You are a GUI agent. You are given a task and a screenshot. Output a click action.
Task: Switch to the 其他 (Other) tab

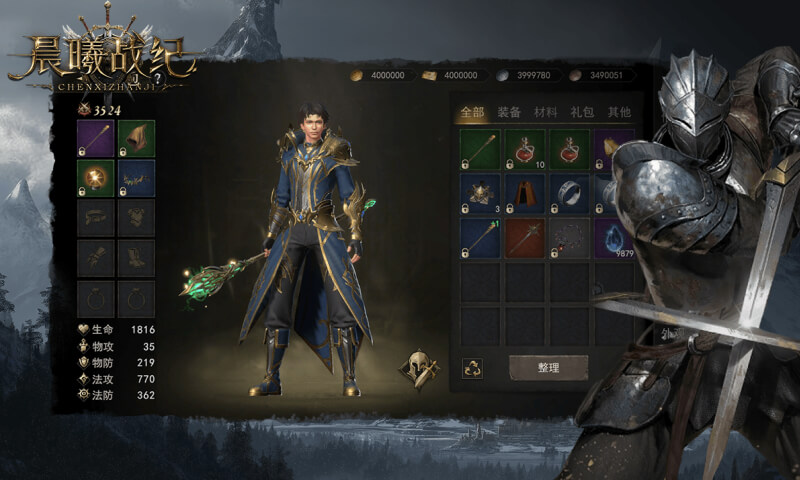619,113
